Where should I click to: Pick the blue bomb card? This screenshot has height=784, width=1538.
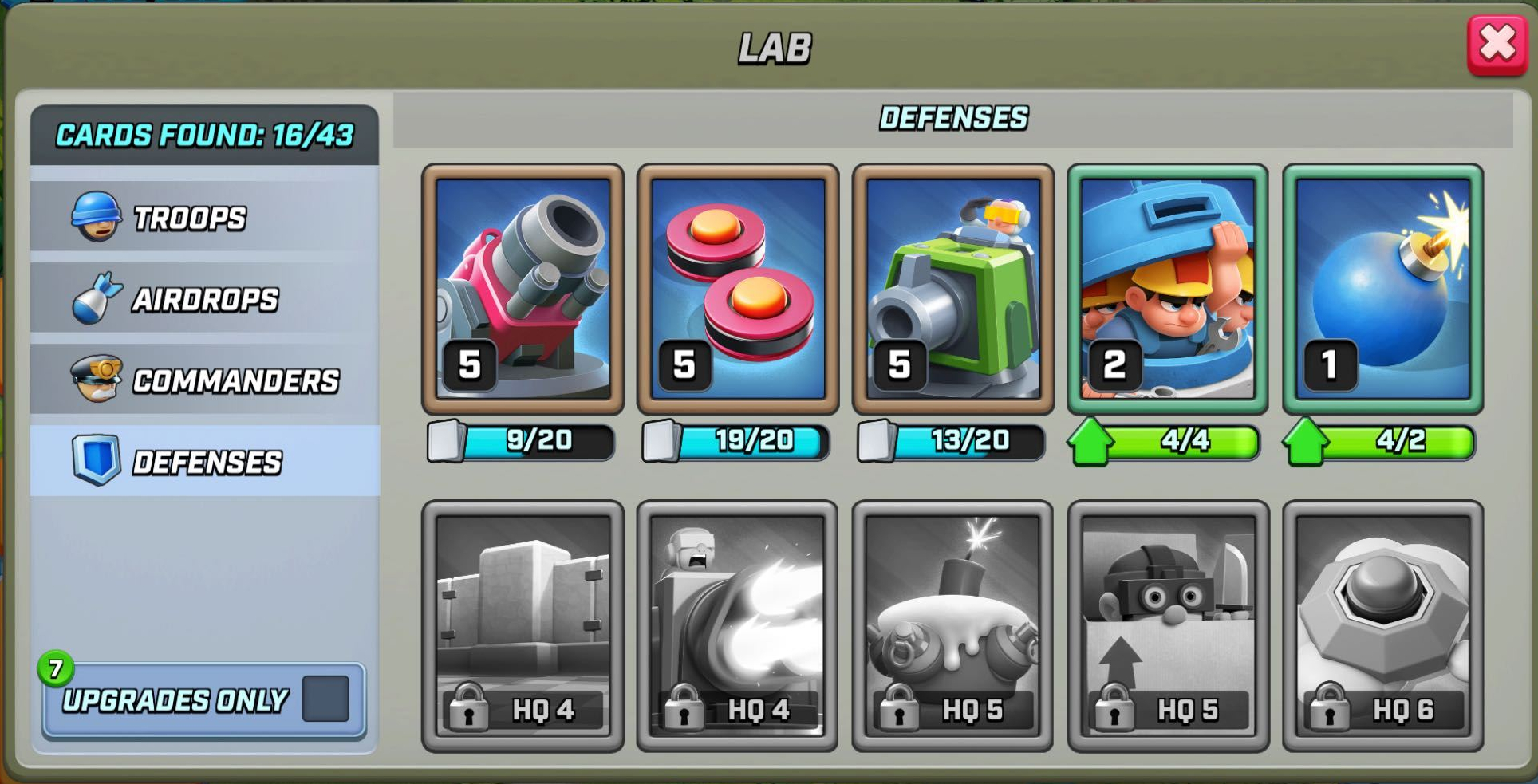[x=1382, y=289]
